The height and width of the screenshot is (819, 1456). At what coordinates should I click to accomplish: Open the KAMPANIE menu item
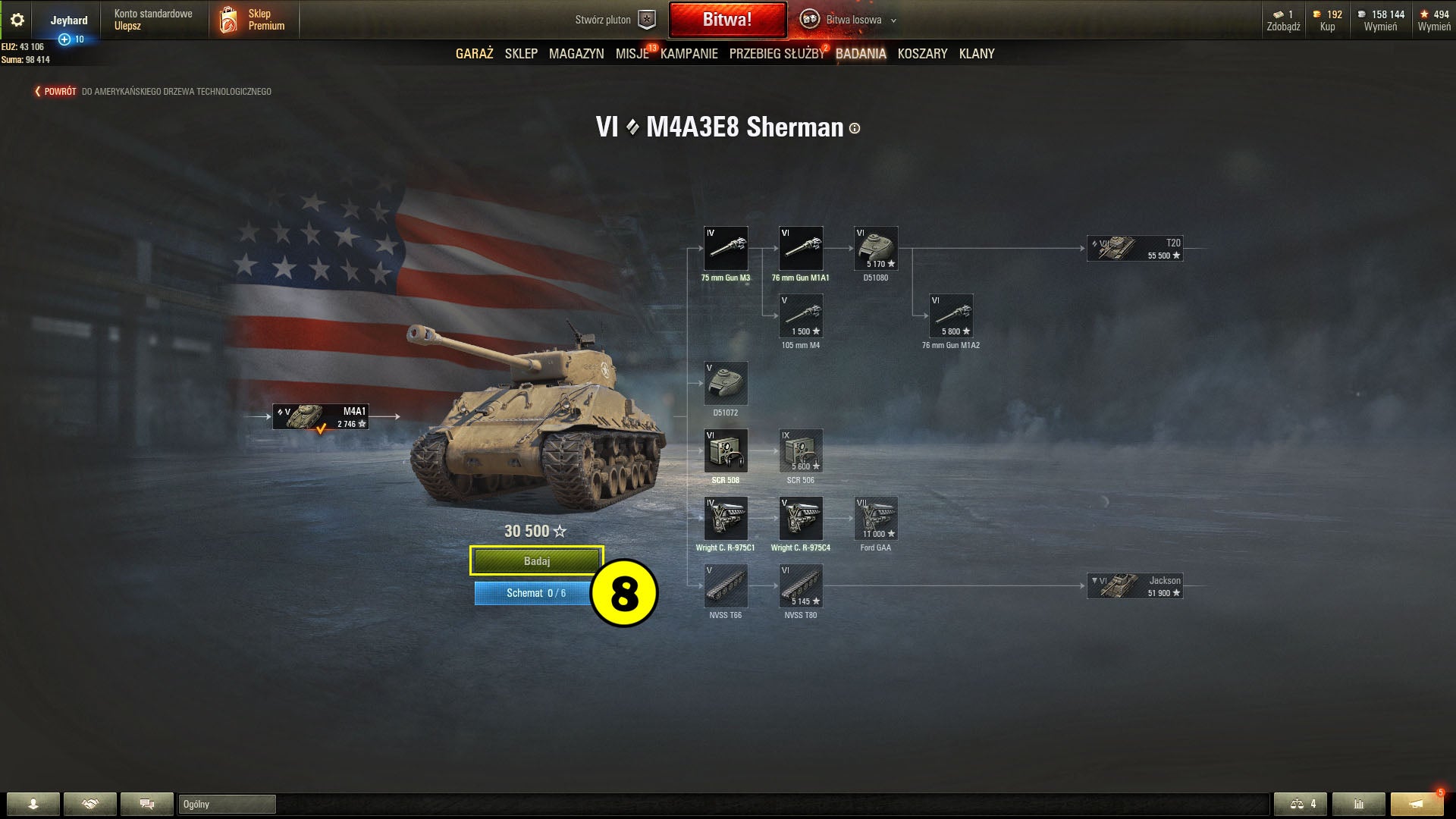coord(688,53)
